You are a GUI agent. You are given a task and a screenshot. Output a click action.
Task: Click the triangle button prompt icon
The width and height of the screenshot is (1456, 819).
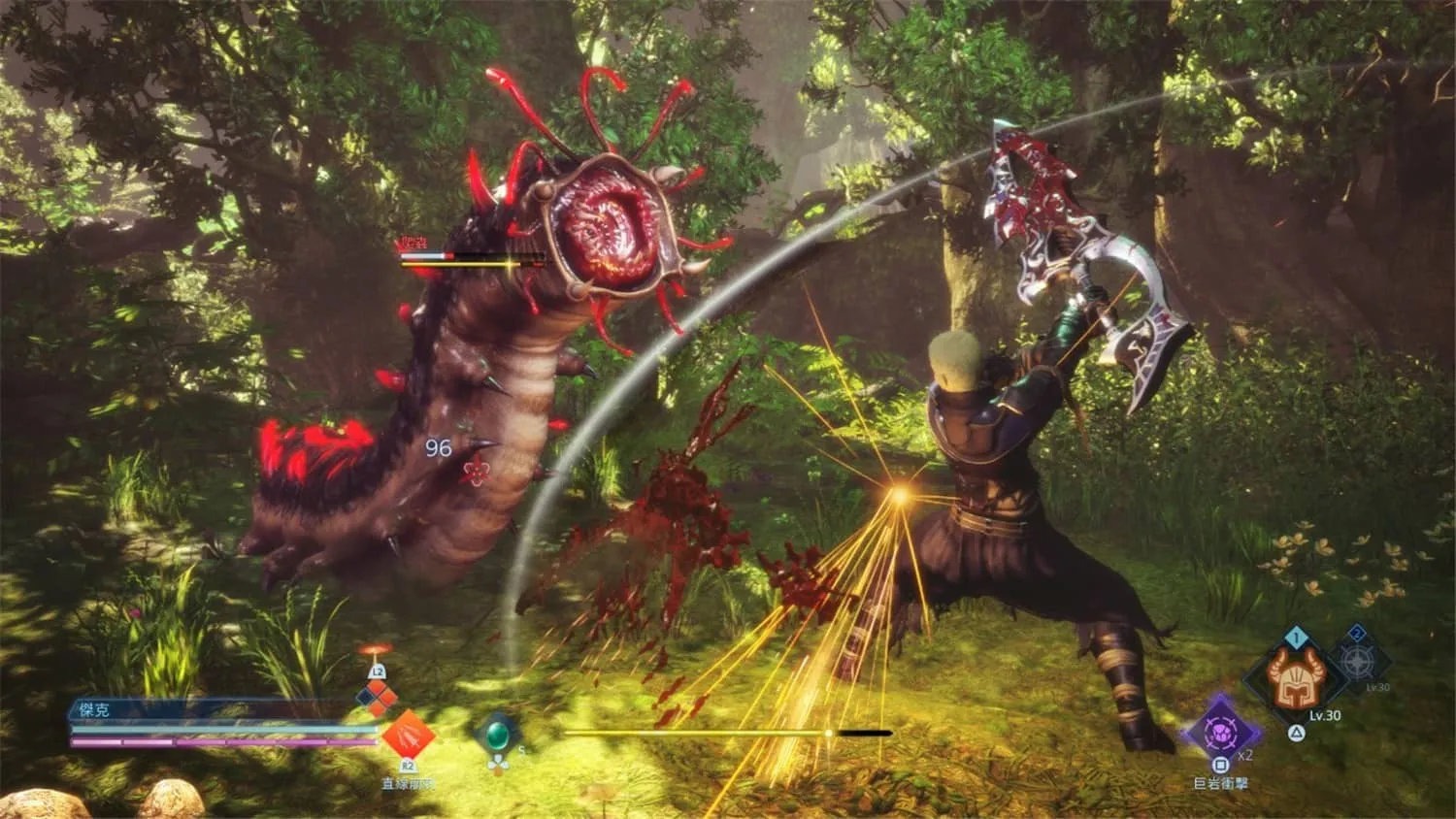coord(1296,732)
